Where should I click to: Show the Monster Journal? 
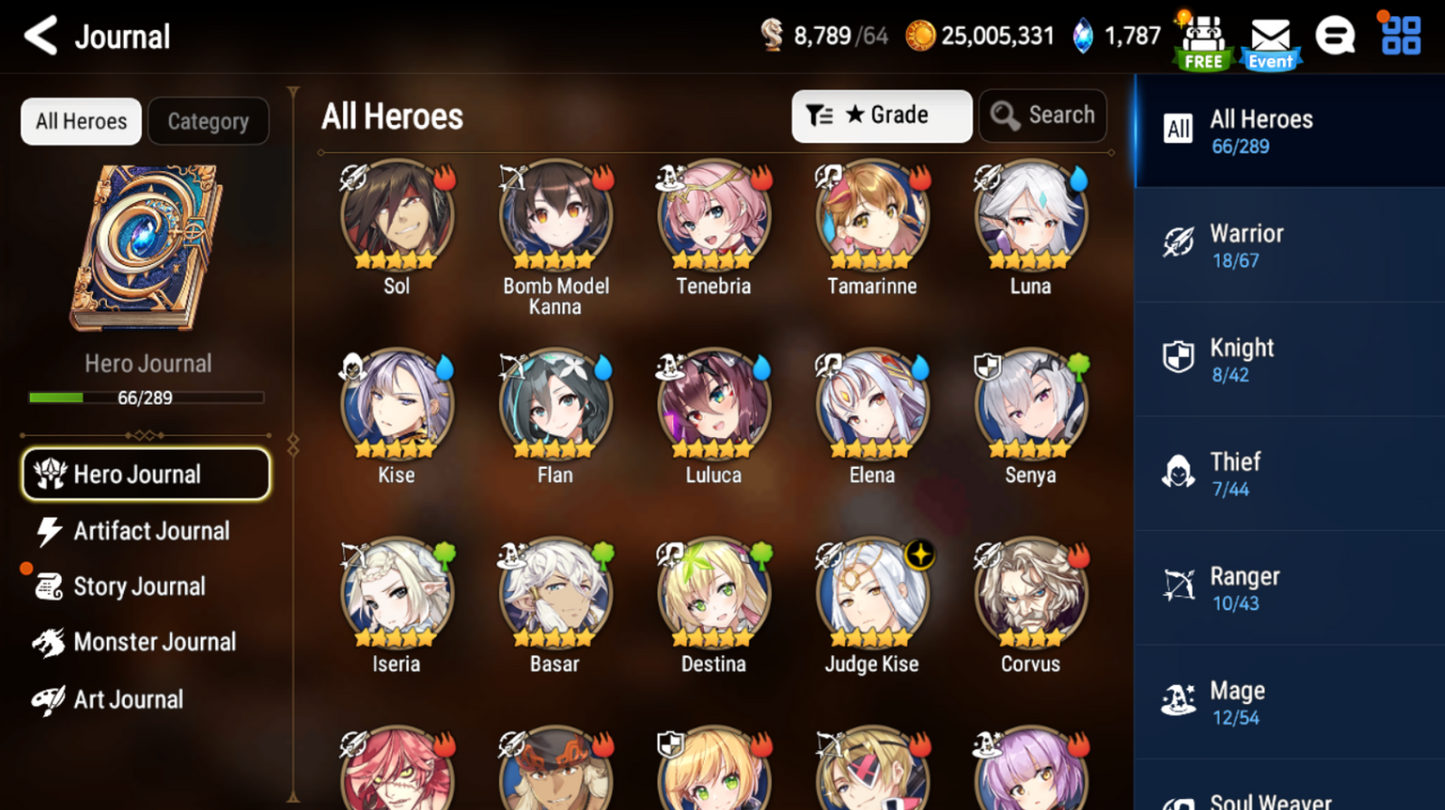[x=153, y=642]
